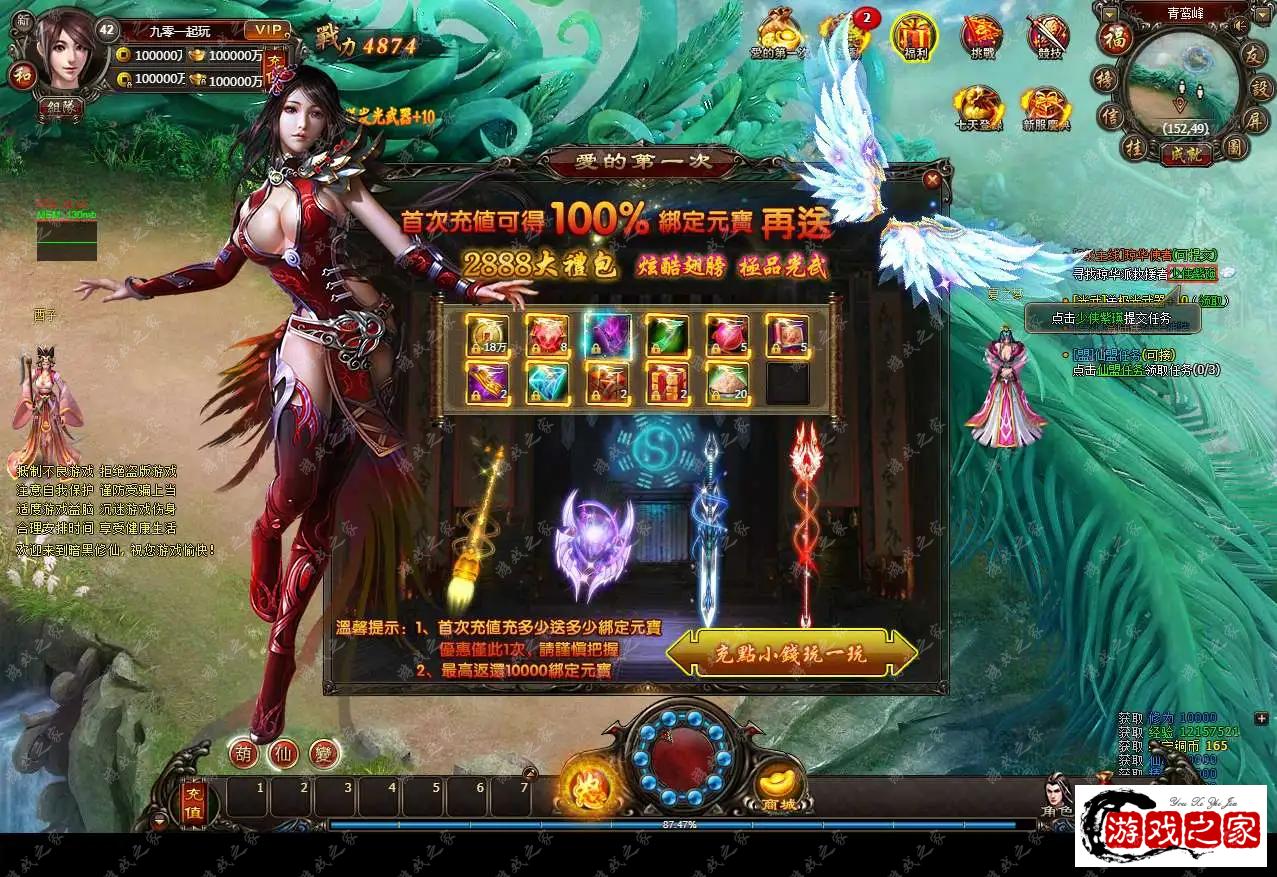Open the 角色 character portrait button
Image resolution: width=1277 pixels, height=877 pixels.
(x=1057, y=795)
